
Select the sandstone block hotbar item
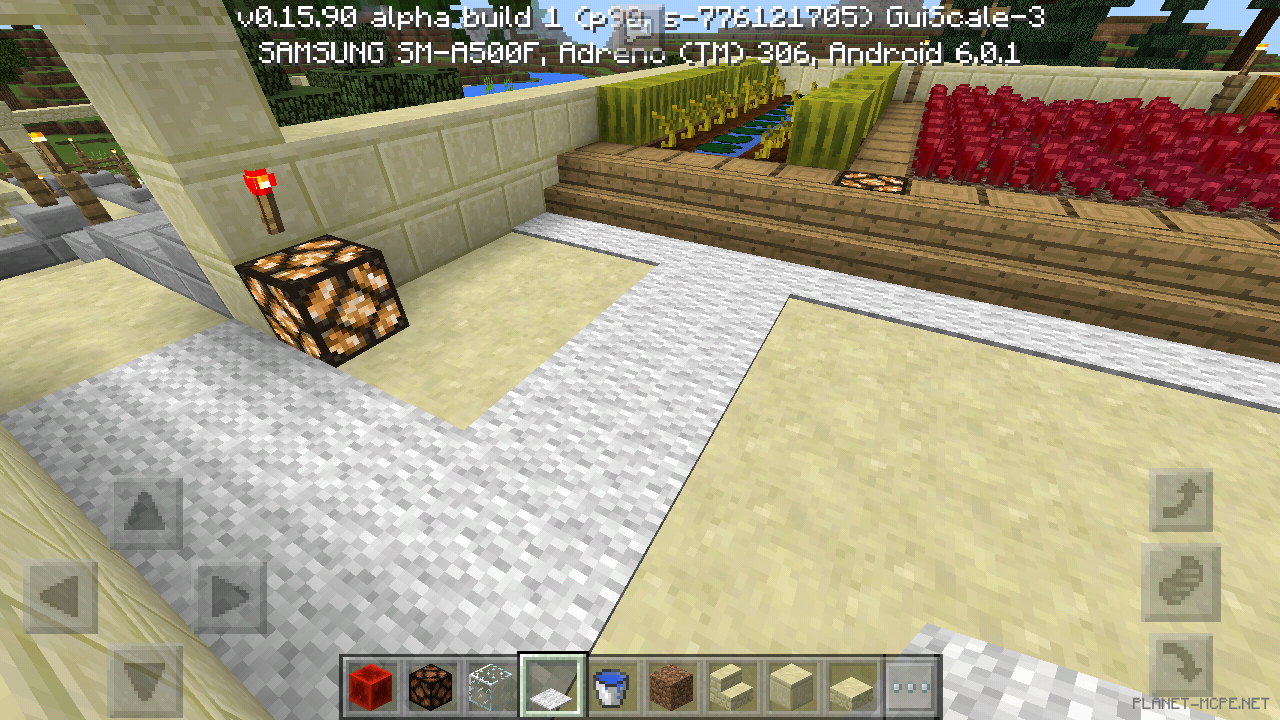click(x=791, y=687)
